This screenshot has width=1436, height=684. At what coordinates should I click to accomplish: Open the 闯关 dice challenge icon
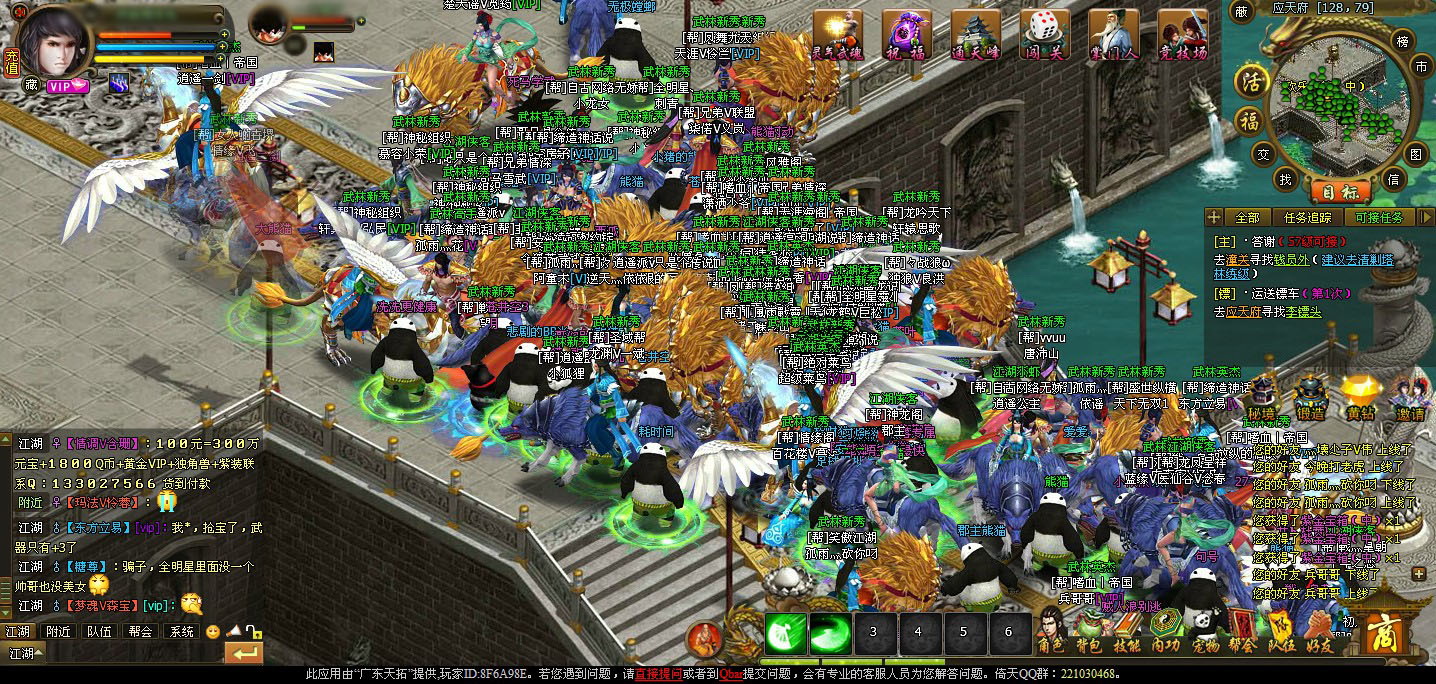(x=1044, y=36)
